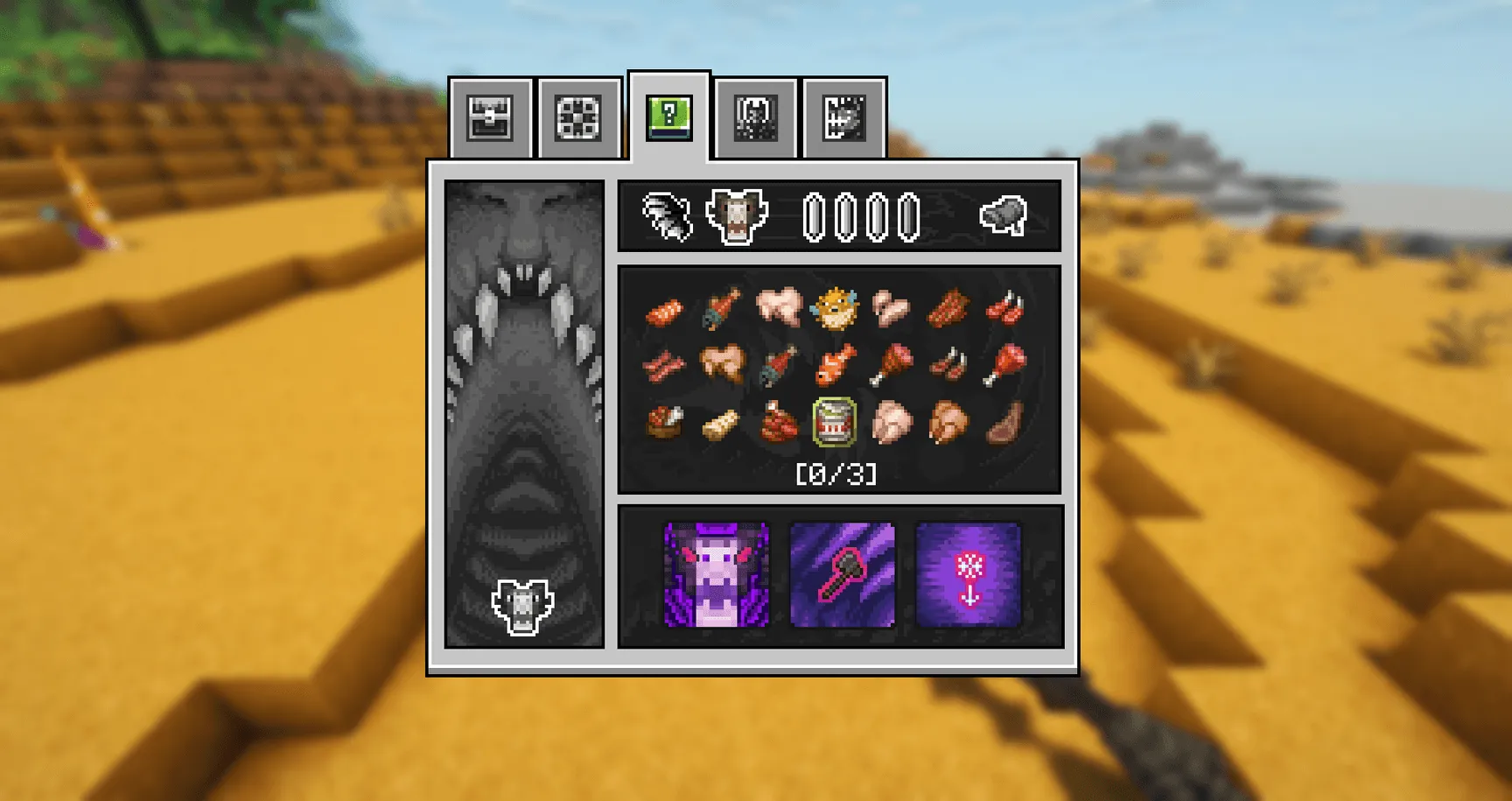The width and height of the screenshot is (1512, 801).
Task: Click the feather icon in the stats bar
Action: 665,215
